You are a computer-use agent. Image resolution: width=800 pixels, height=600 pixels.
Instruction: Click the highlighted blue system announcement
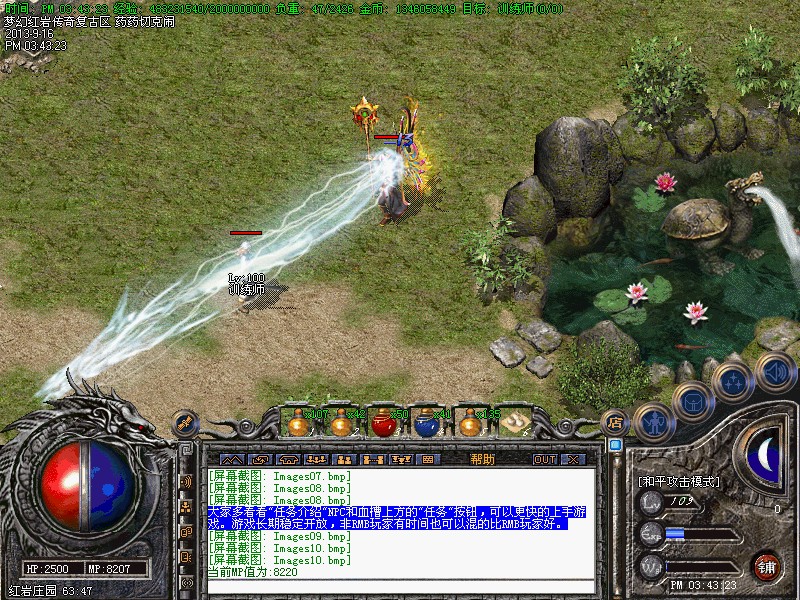click(398, 517)
